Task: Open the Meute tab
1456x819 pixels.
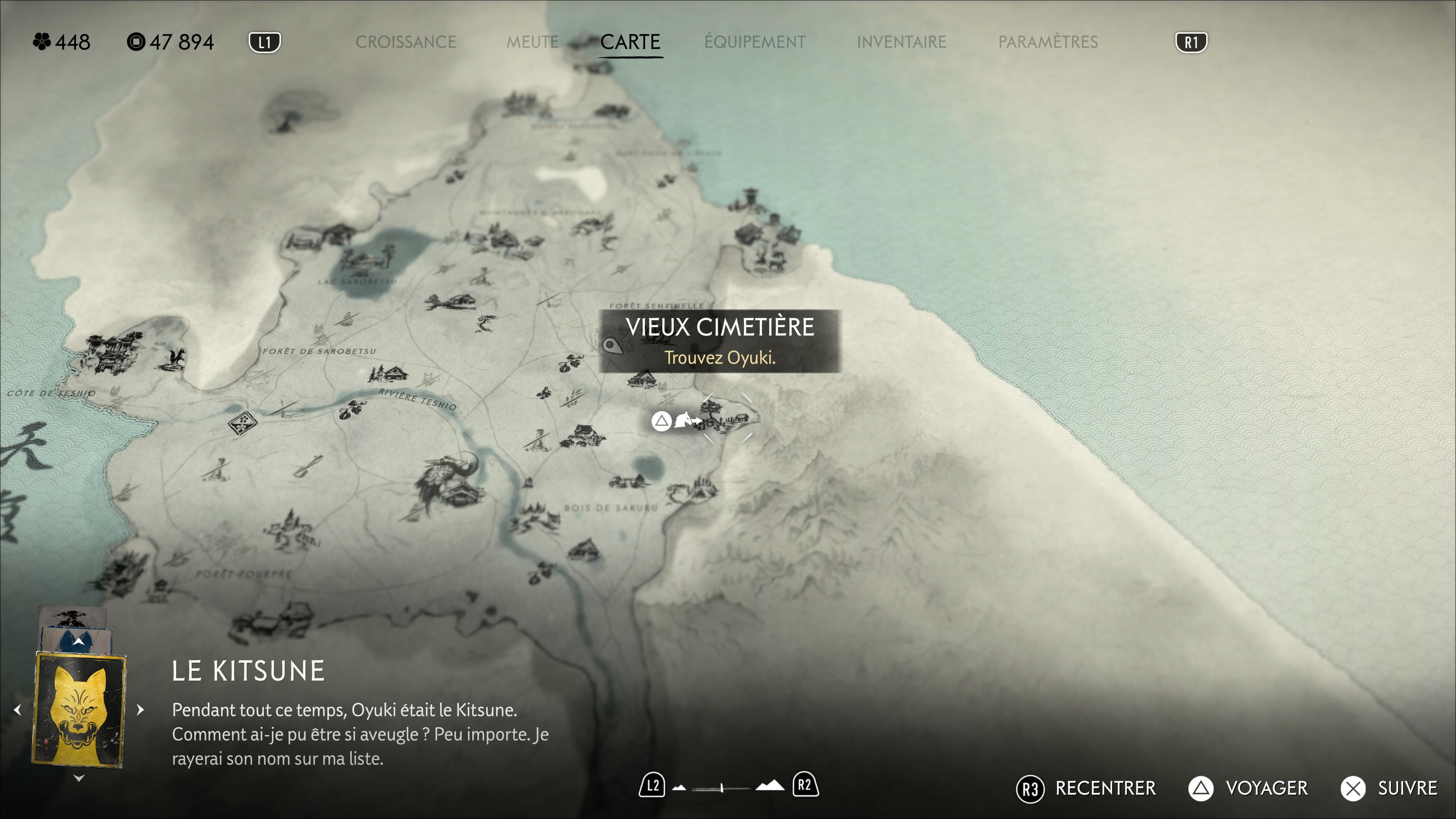Action: tap(532, 42)
